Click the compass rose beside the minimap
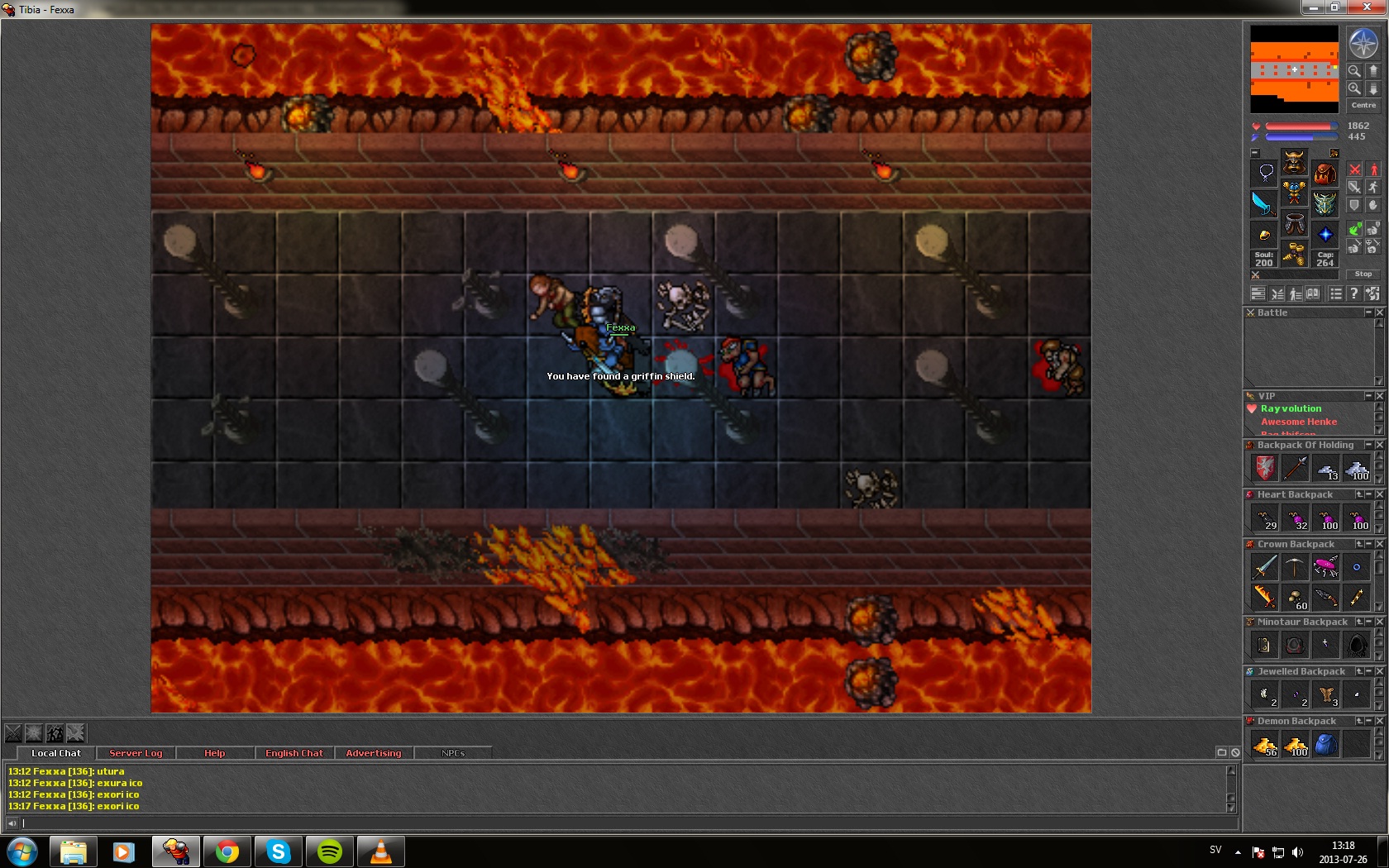This screenshot has width=1389, height=868. 1363,43
